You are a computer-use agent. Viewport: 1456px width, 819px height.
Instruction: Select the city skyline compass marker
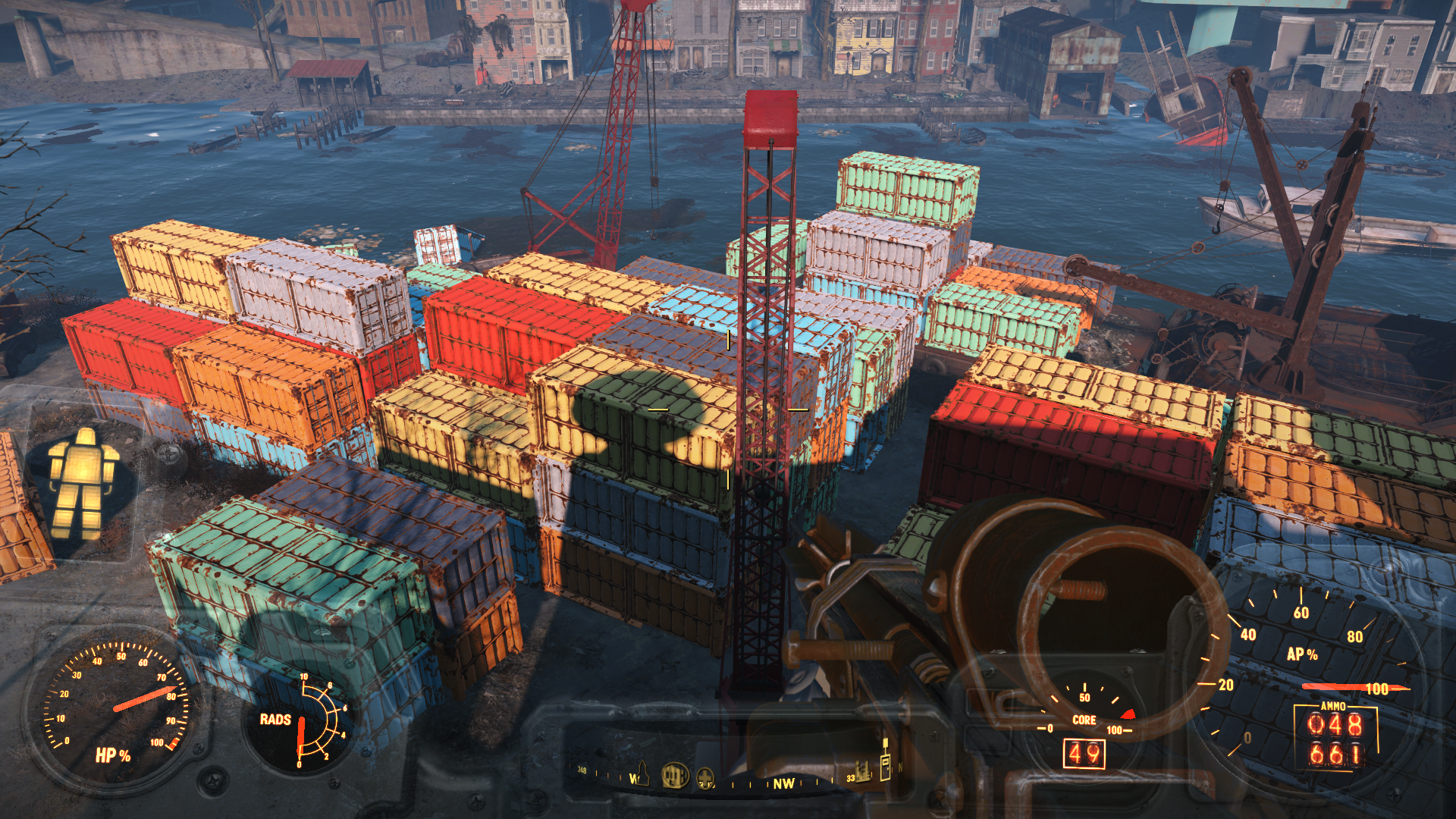(862, 773)
